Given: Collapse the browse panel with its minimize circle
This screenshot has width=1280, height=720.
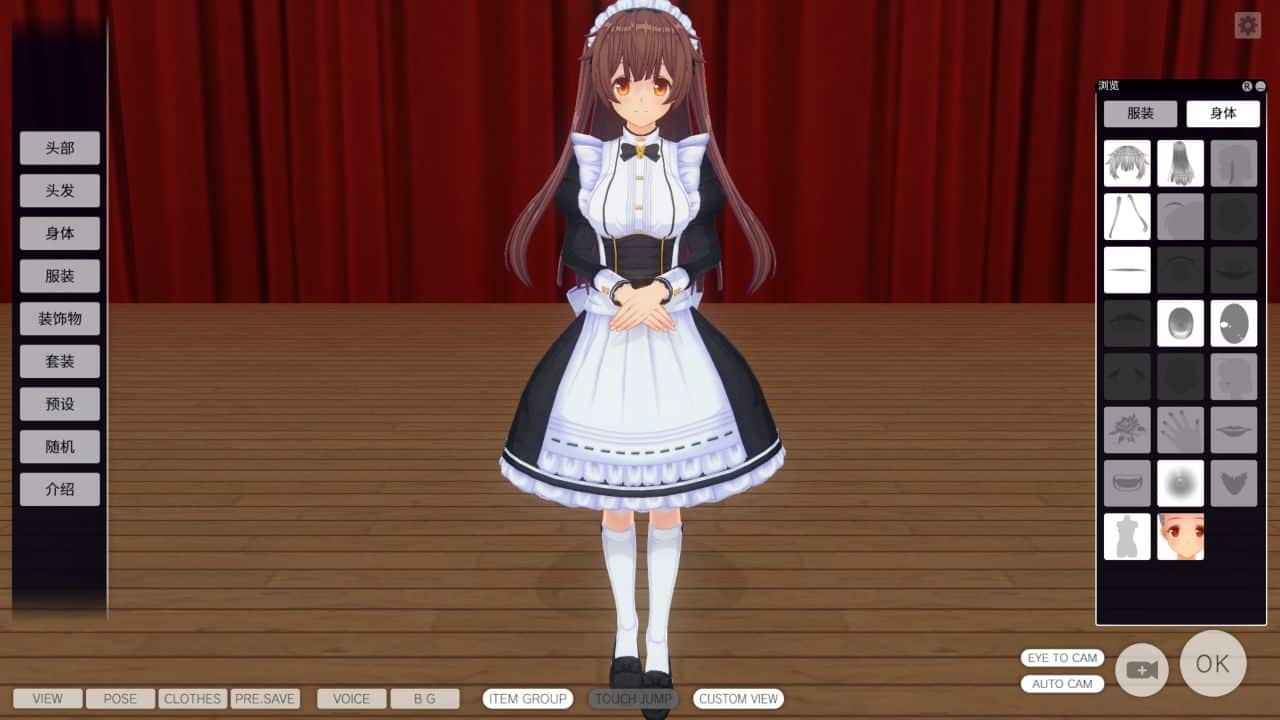Looking at the screenshot, I should pos(1262,85).
